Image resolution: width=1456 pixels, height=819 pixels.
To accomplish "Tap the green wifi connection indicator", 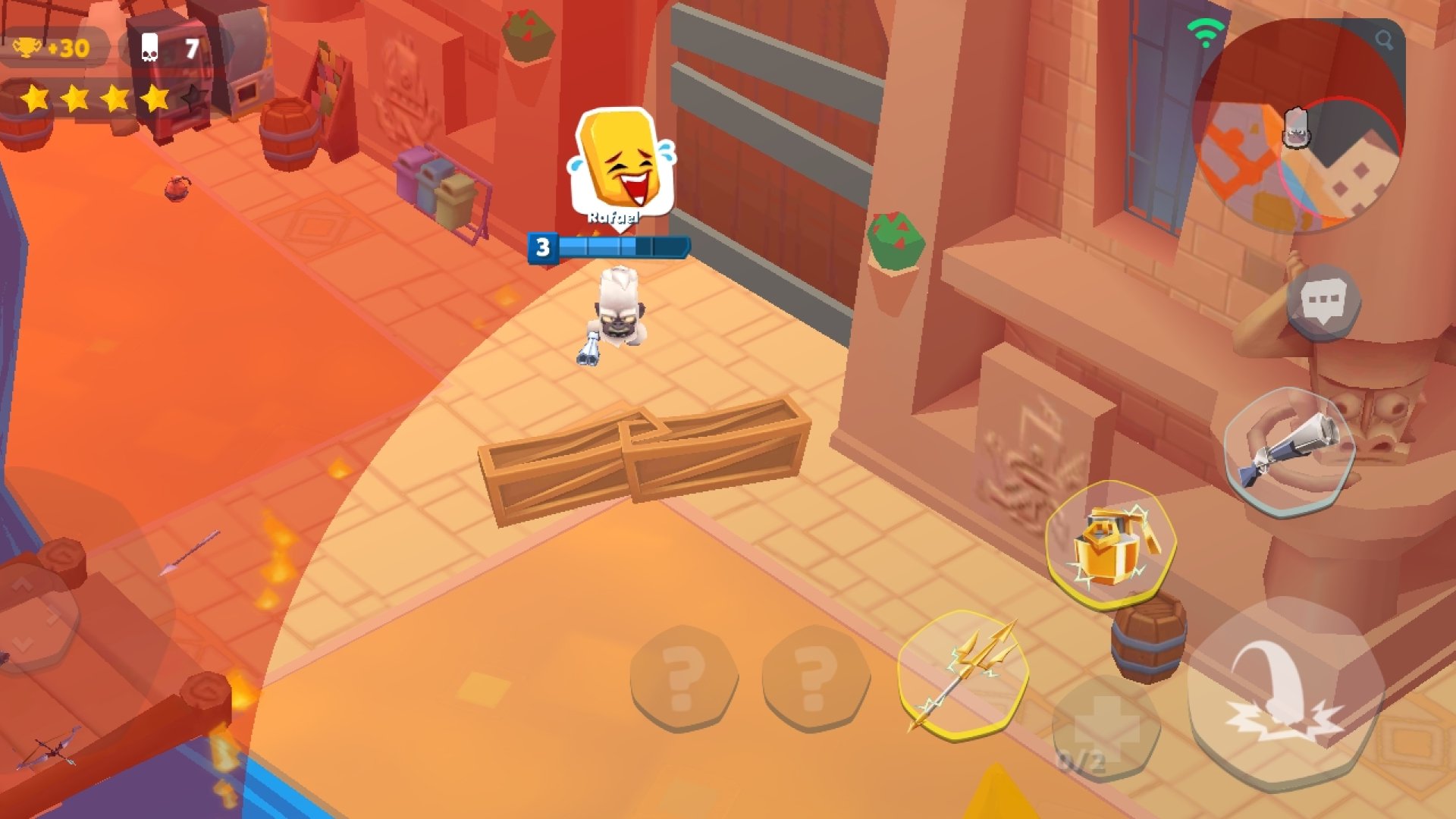I will (1205, 29).
